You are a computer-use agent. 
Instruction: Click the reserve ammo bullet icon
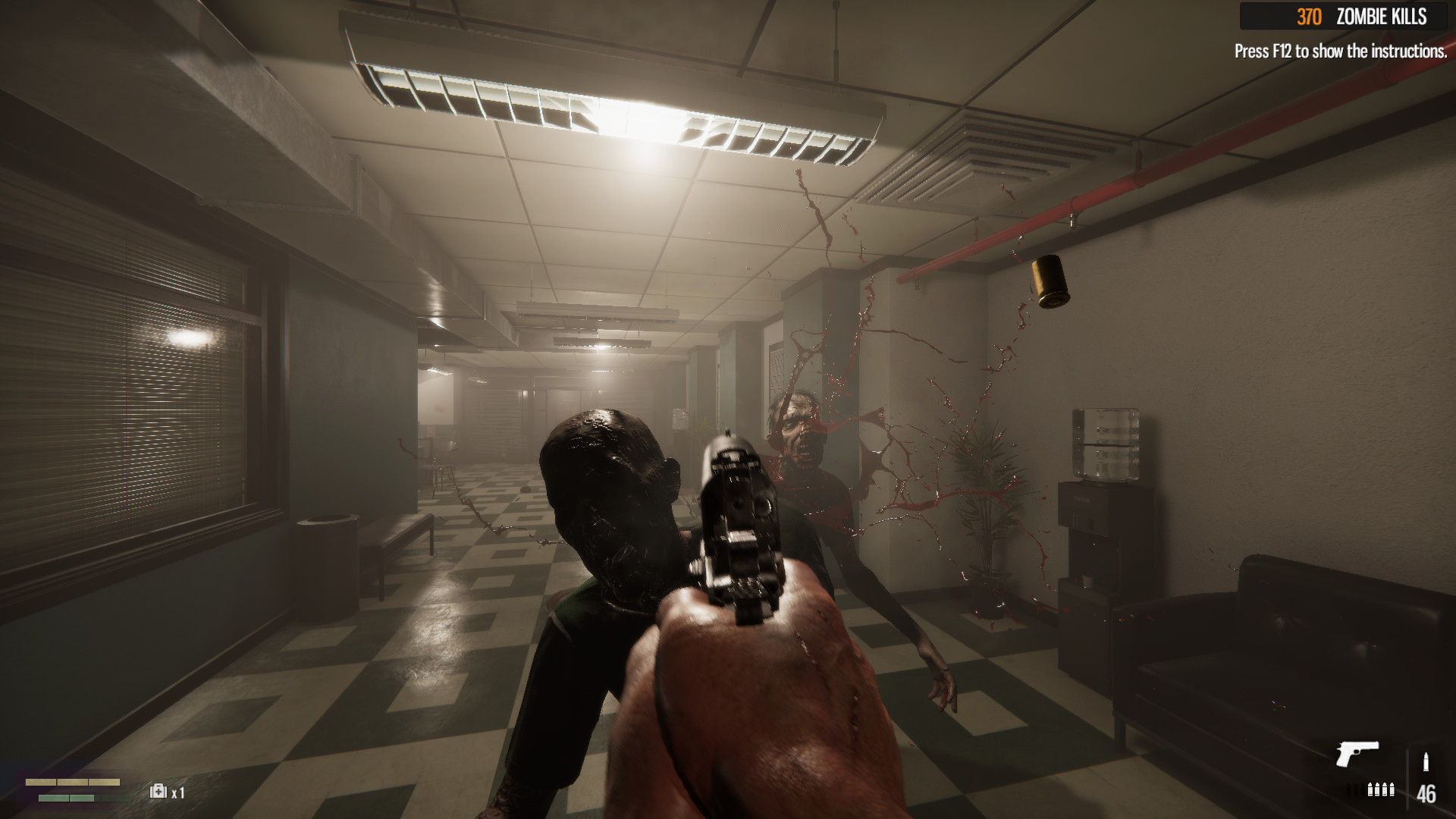click(1426, 761)
